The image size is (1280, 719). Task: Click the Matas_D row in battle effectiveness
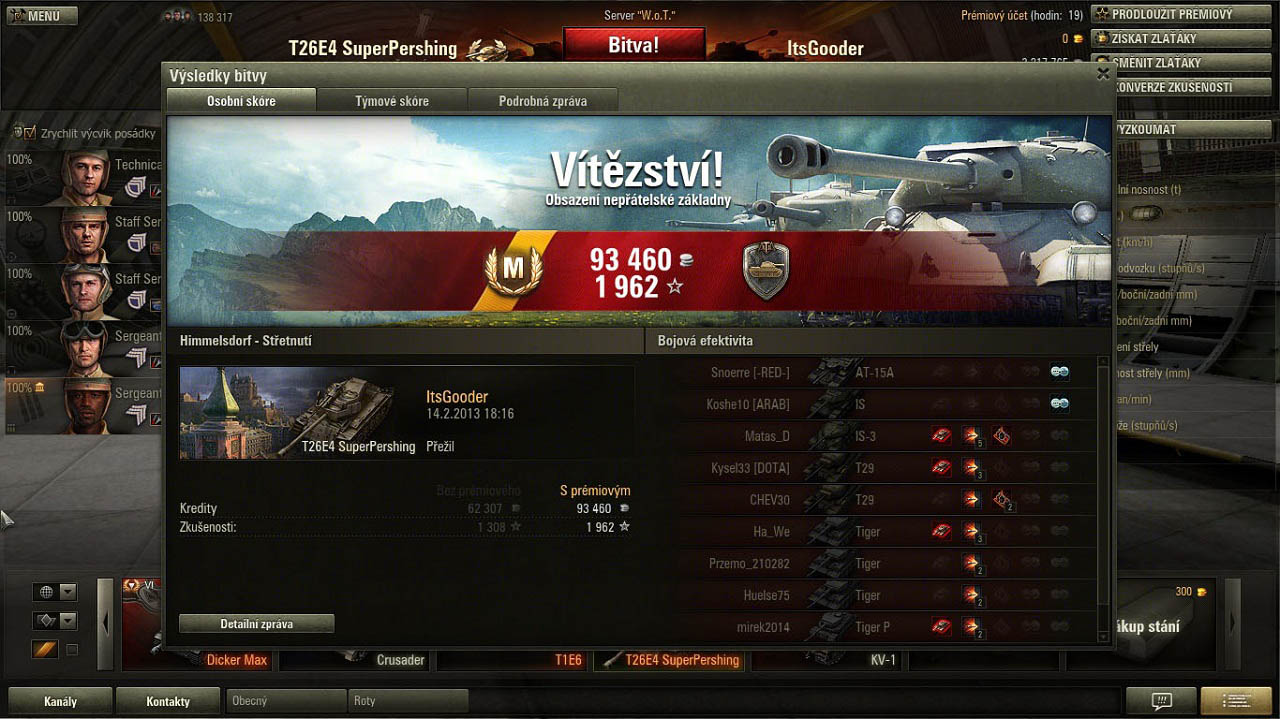(768, 436)
